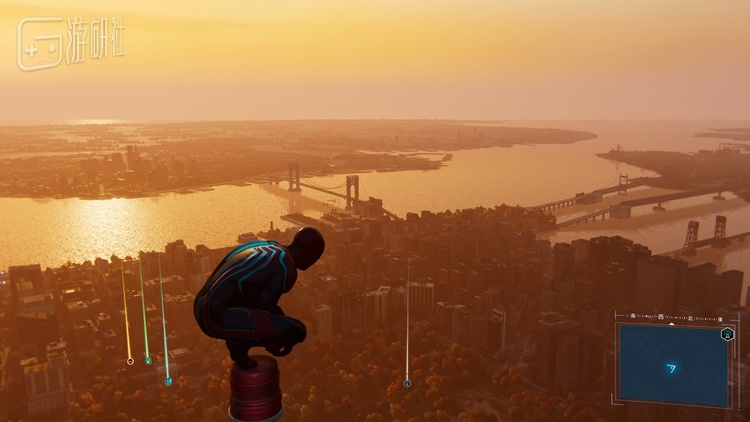Select the green beam waypoint marker
Image resolution: width=750 pixels, height=422 pixels.
(x=148, y=359)
